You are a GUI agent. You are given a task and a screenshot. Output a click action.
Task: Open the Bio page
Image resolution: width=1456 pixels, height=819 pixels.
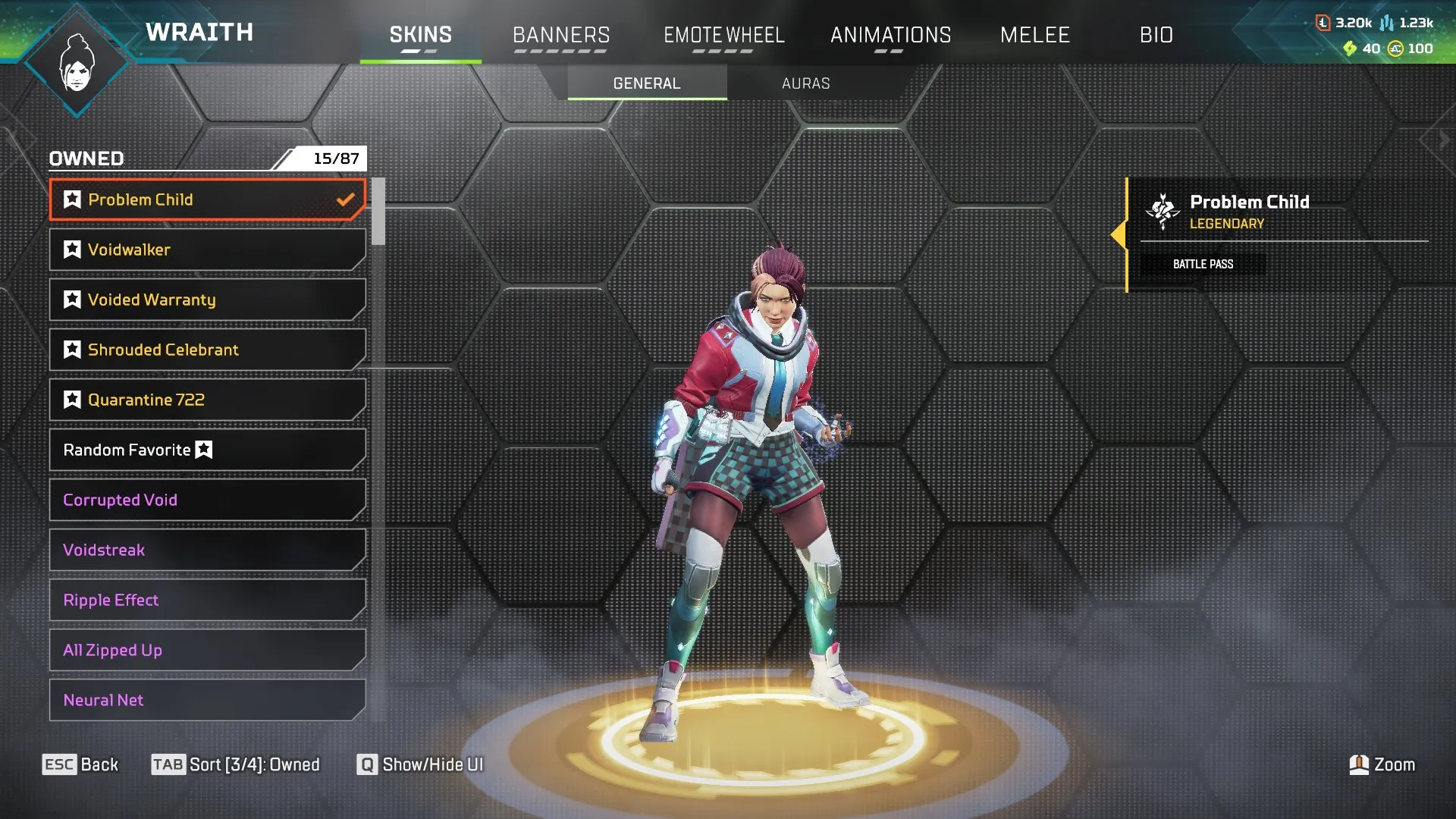(1156, 34)
